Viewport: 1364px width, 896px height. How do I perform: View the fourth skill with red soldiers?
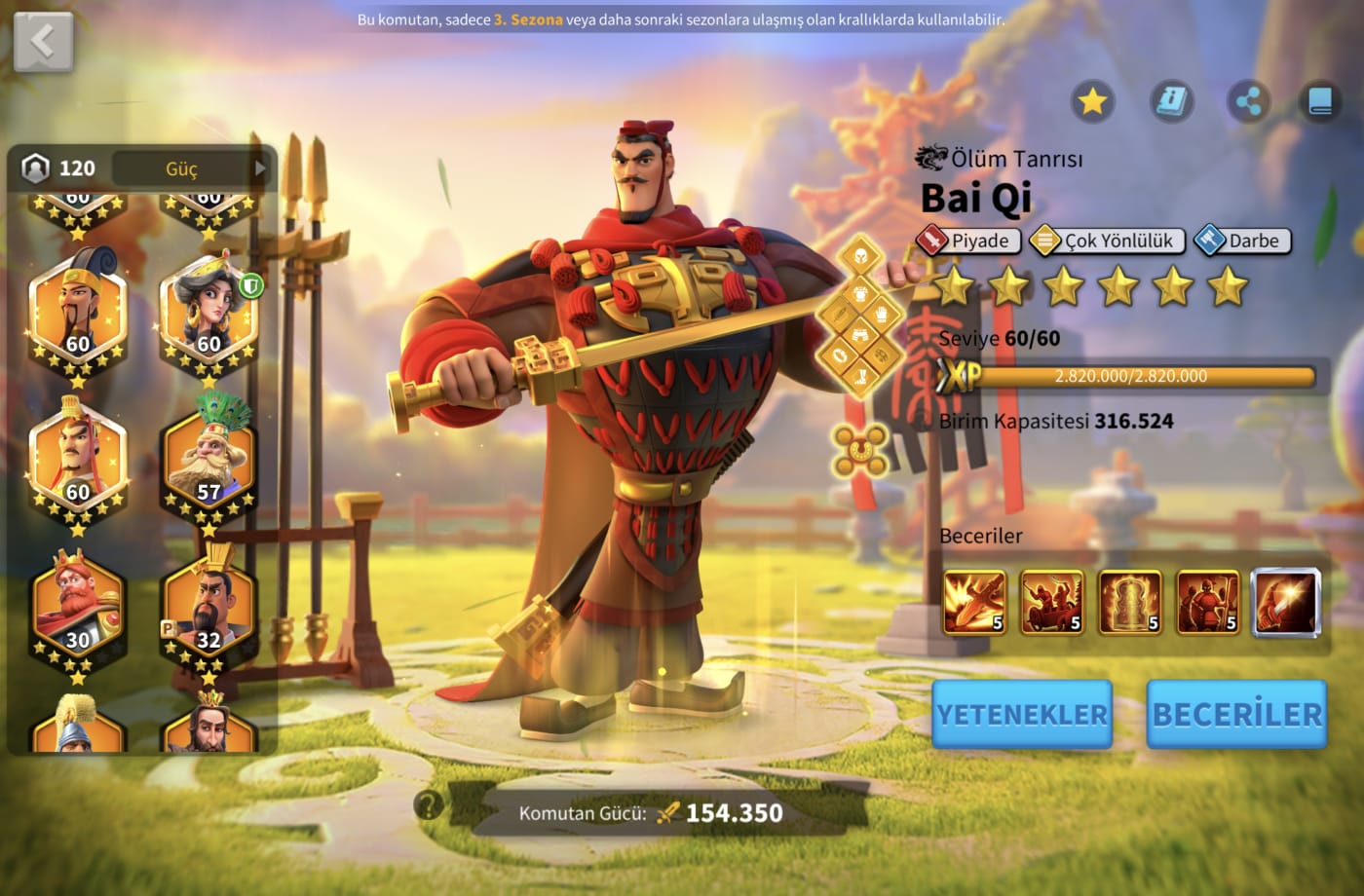coord(1207,602)
